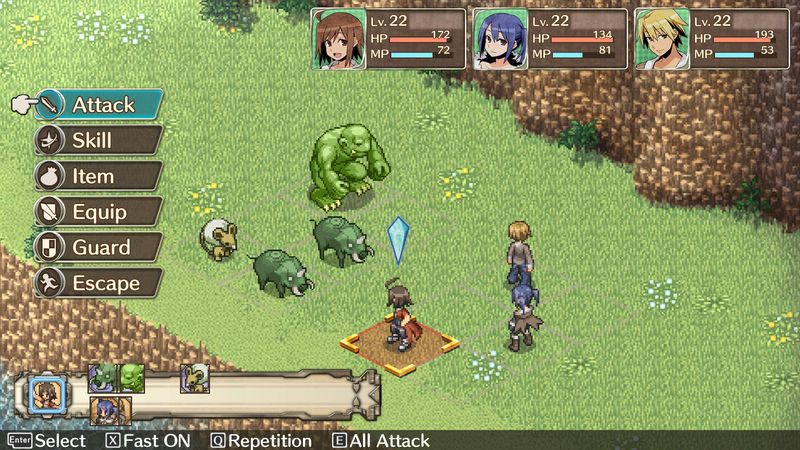Choose Guard from the battle menu

tap(100, 247)
